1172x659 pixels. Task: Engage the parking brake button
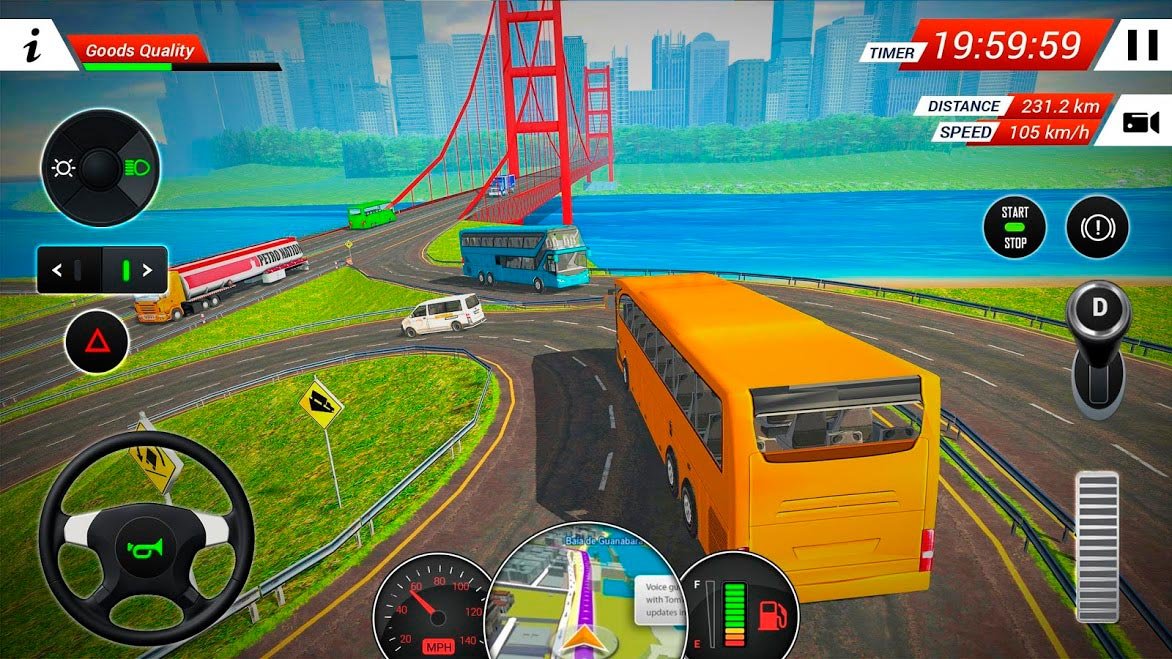1097,228
